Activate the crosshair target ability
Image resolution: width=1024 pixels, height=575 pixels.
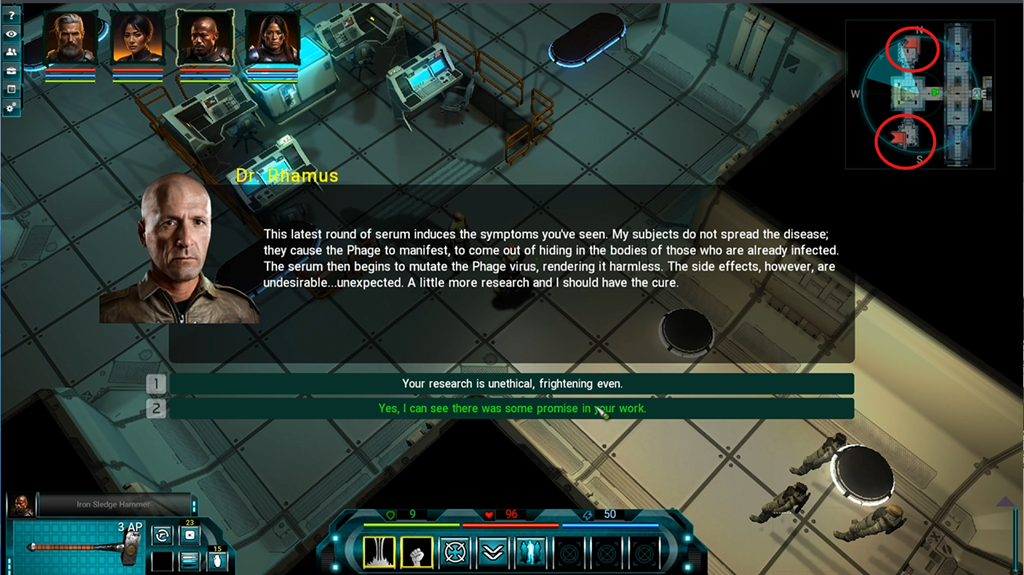pos(455,551)
